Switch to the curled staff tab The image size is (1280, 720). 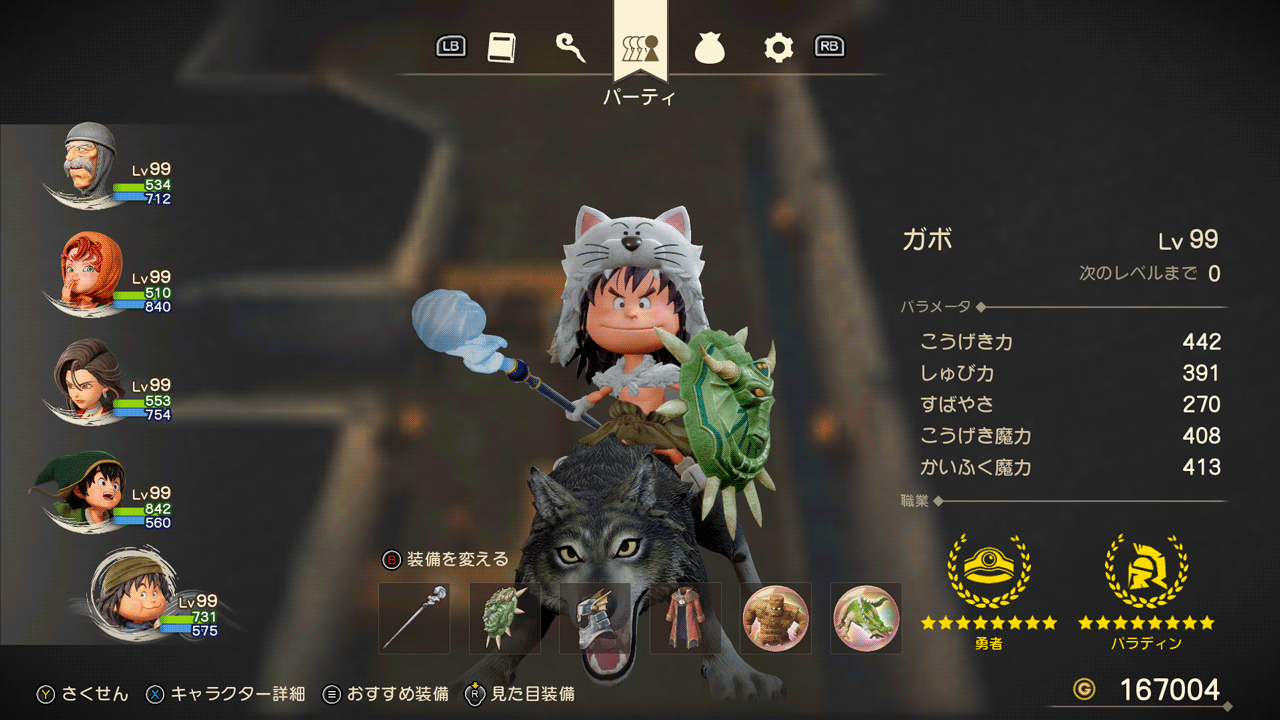click(570, 48)
